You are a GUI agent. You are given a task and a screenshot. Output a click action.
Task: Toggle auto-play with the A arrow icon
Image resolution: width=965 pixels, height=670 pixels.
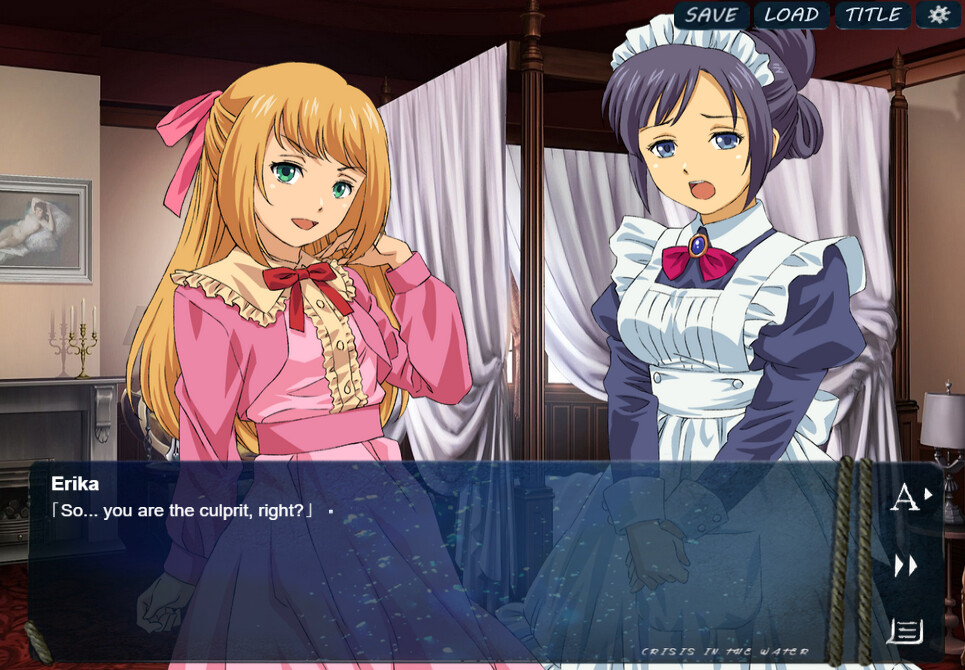(x=910, y=496)
